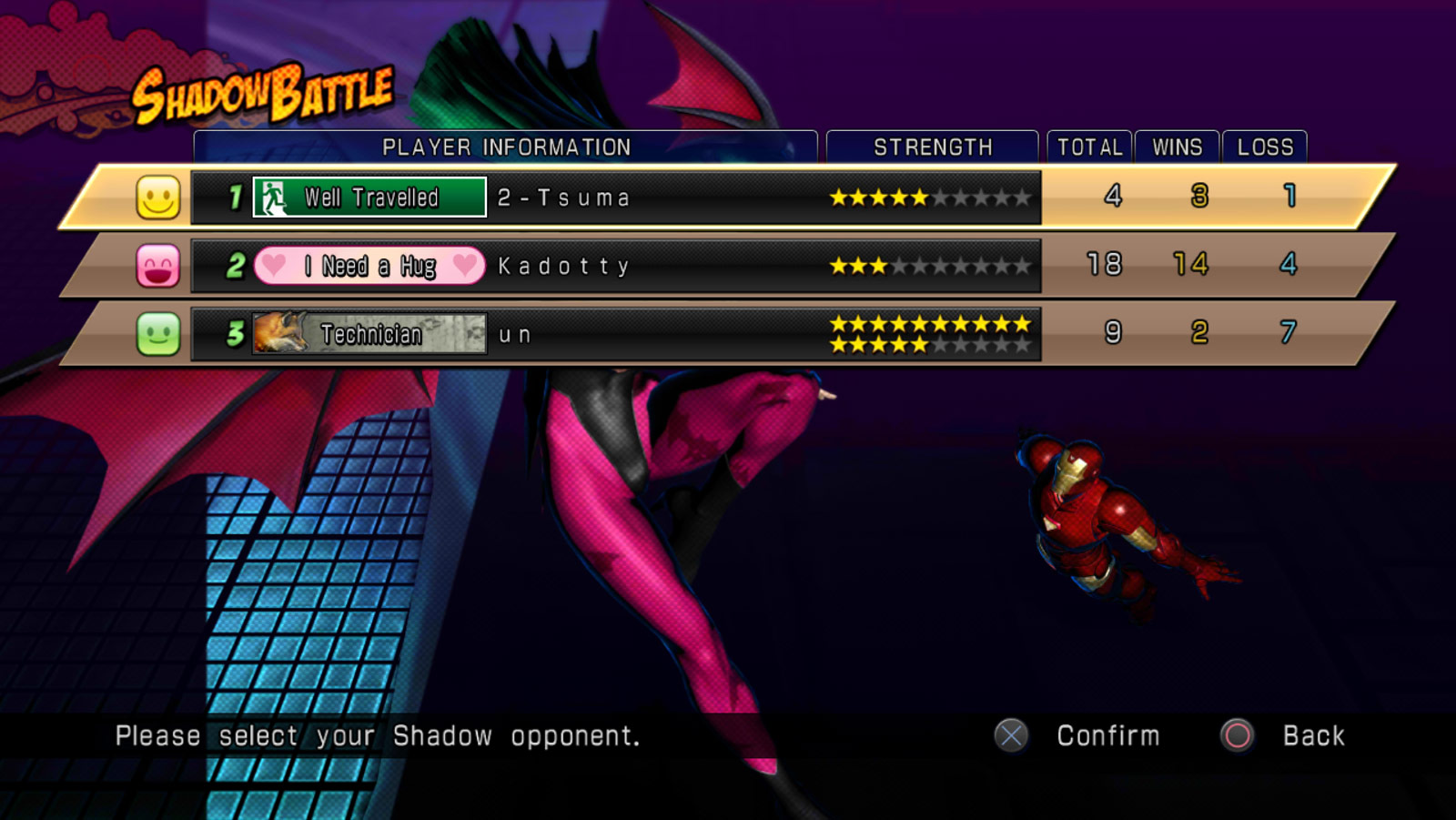Click the LOSS column header
This screenshot has height=820, width=1456.
(1265, 145)
